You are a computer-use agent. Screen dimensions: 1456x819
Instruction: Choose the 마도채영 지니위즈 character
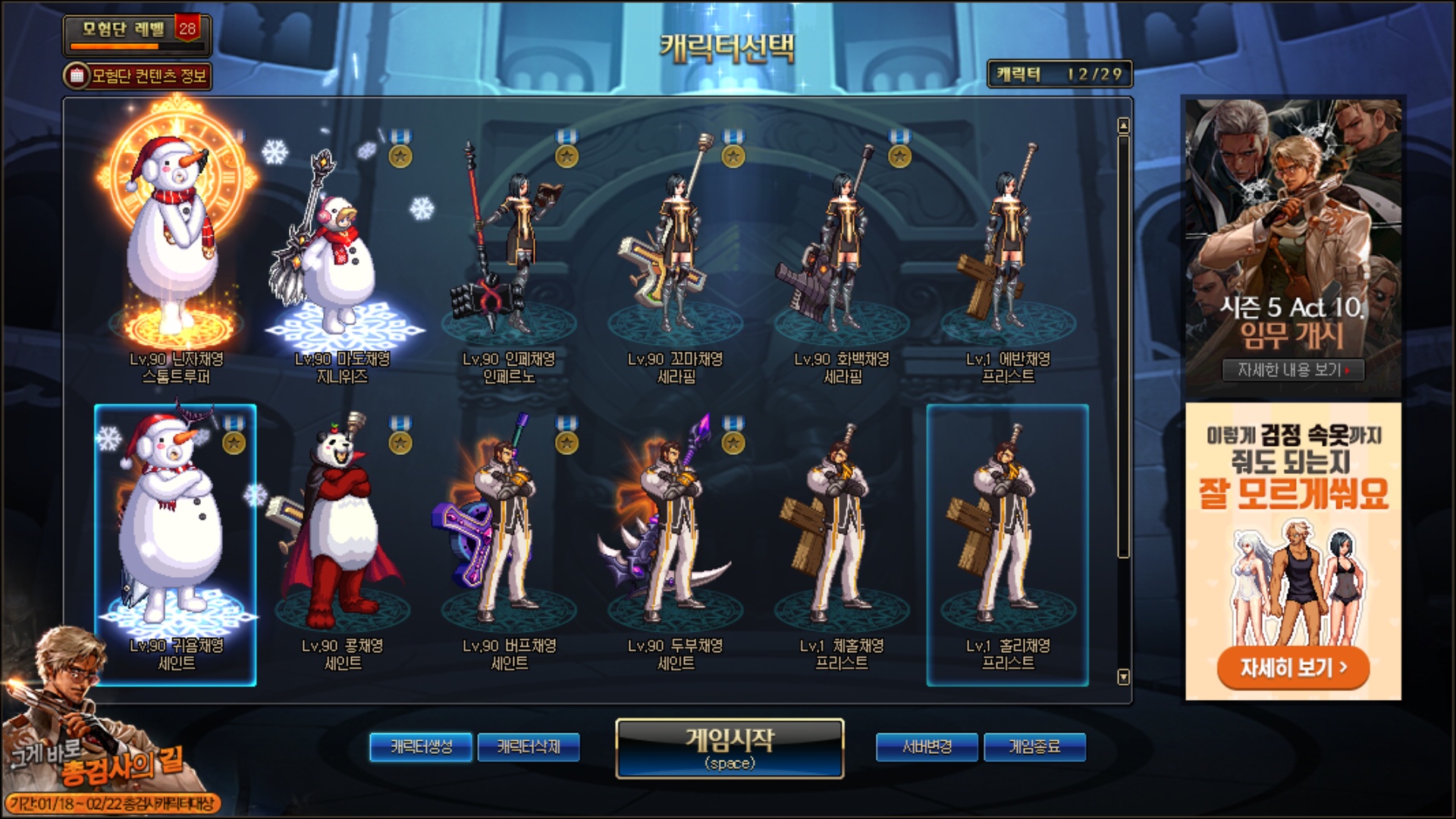coord(343,258)
